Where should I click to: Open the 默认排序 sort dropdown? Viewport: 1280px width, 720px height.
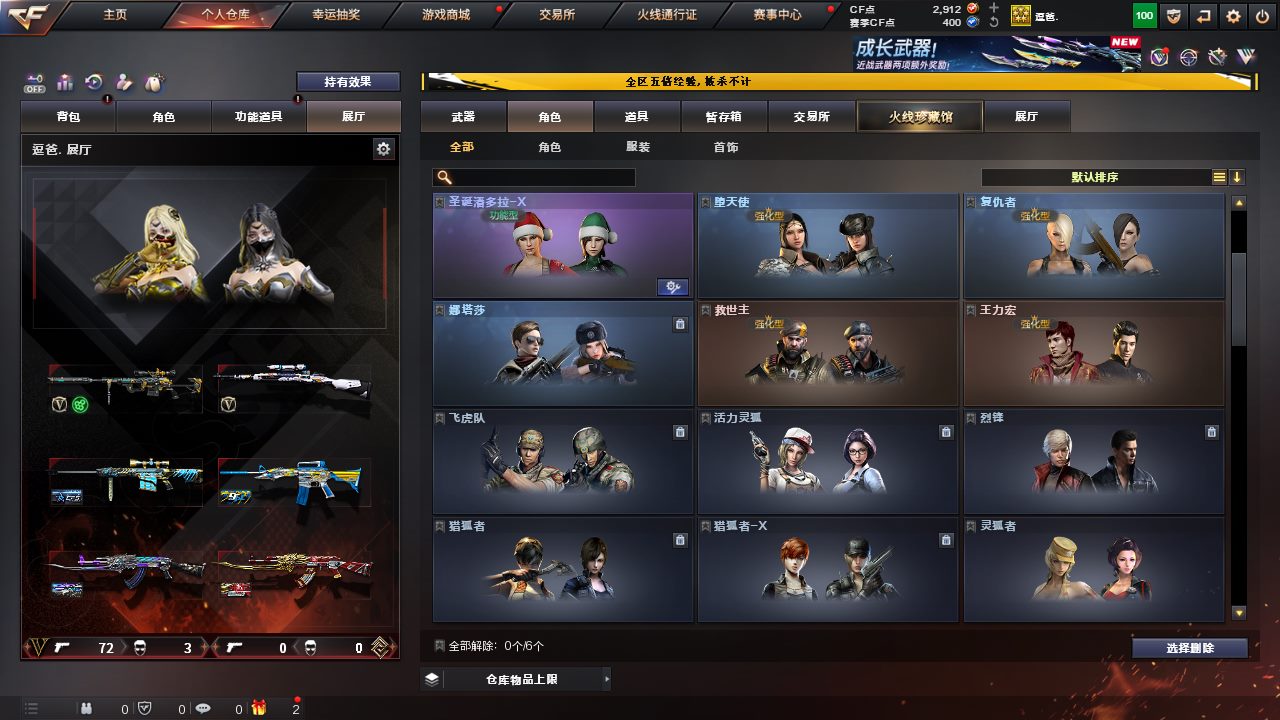(1096, 177)
